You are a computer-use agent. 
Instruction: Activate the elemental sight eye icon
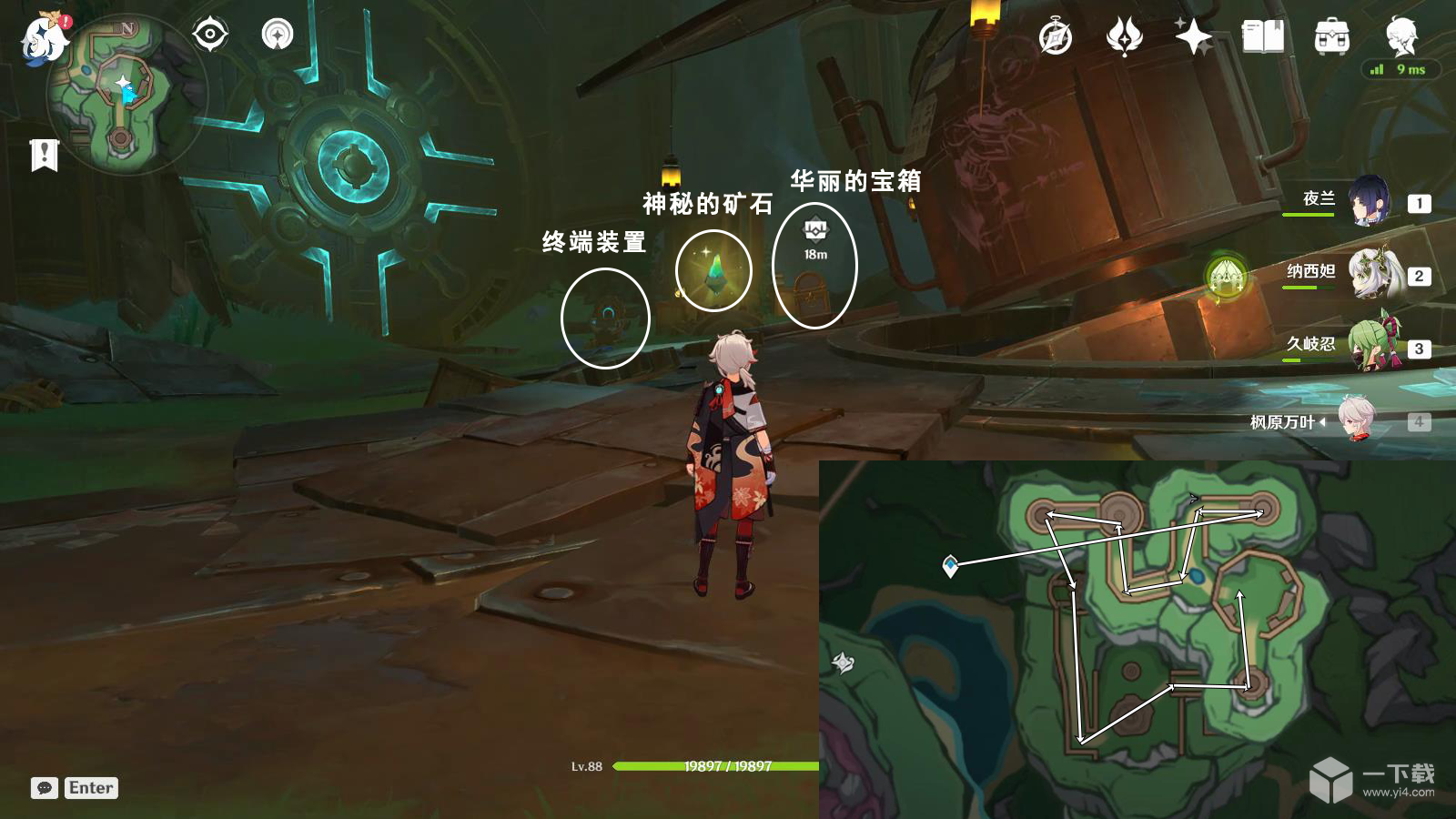211,35
